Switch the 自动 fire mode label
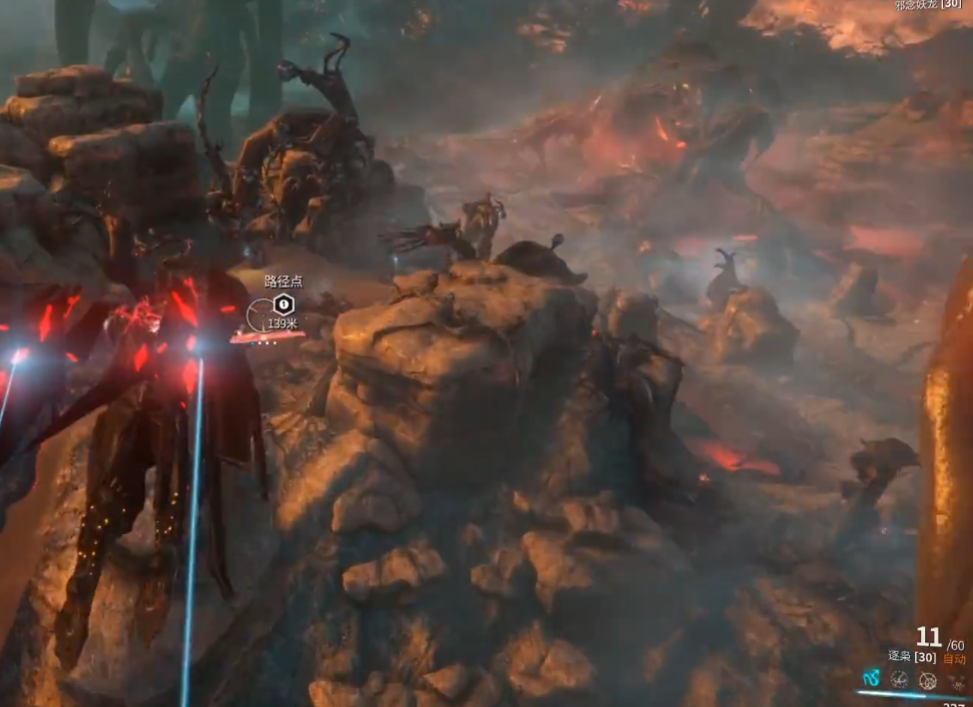Viewport: 973px width, 707px height. 953,659
